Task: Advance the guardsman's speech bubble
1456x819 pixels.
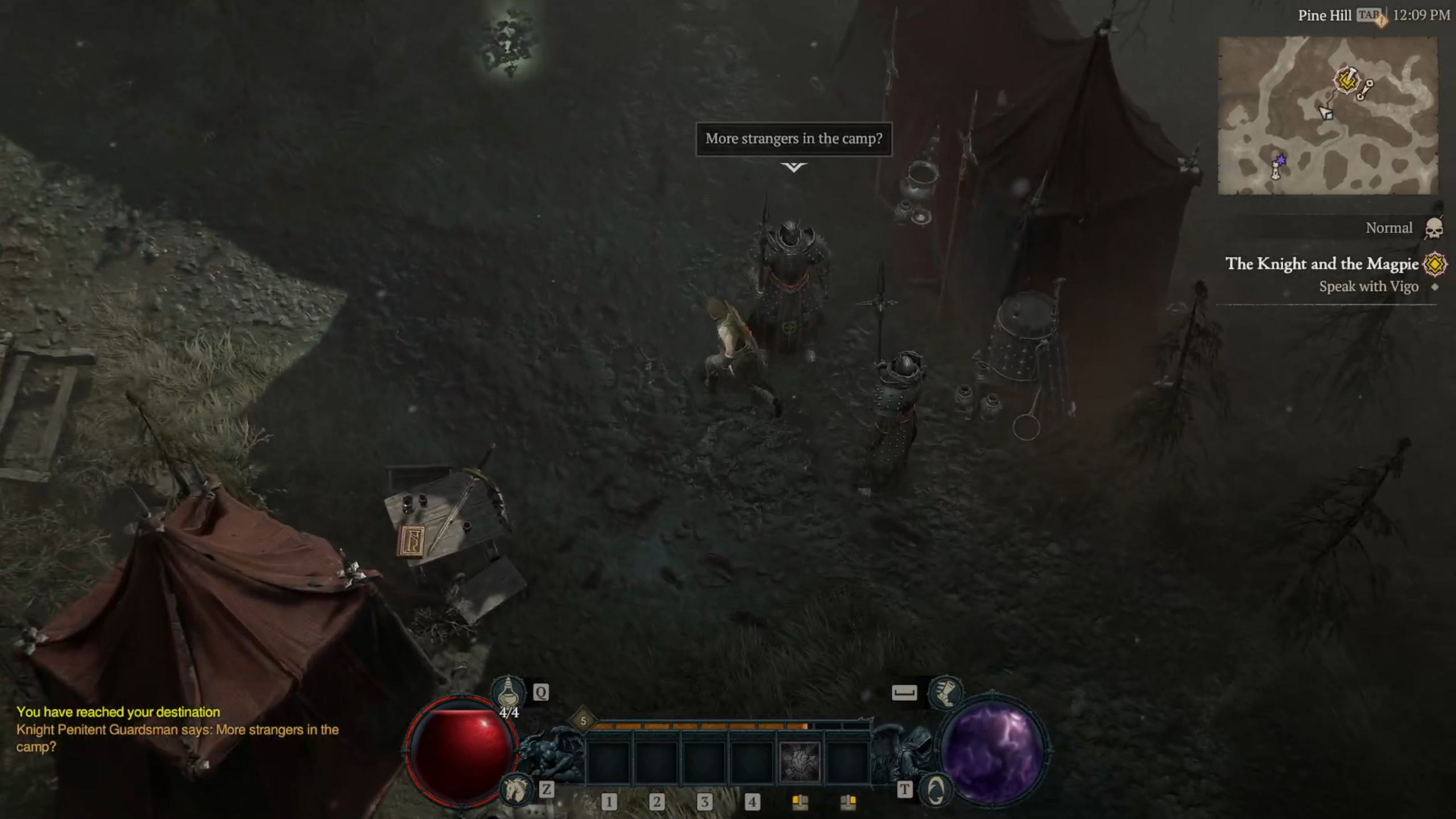Action: coord(793,139)
